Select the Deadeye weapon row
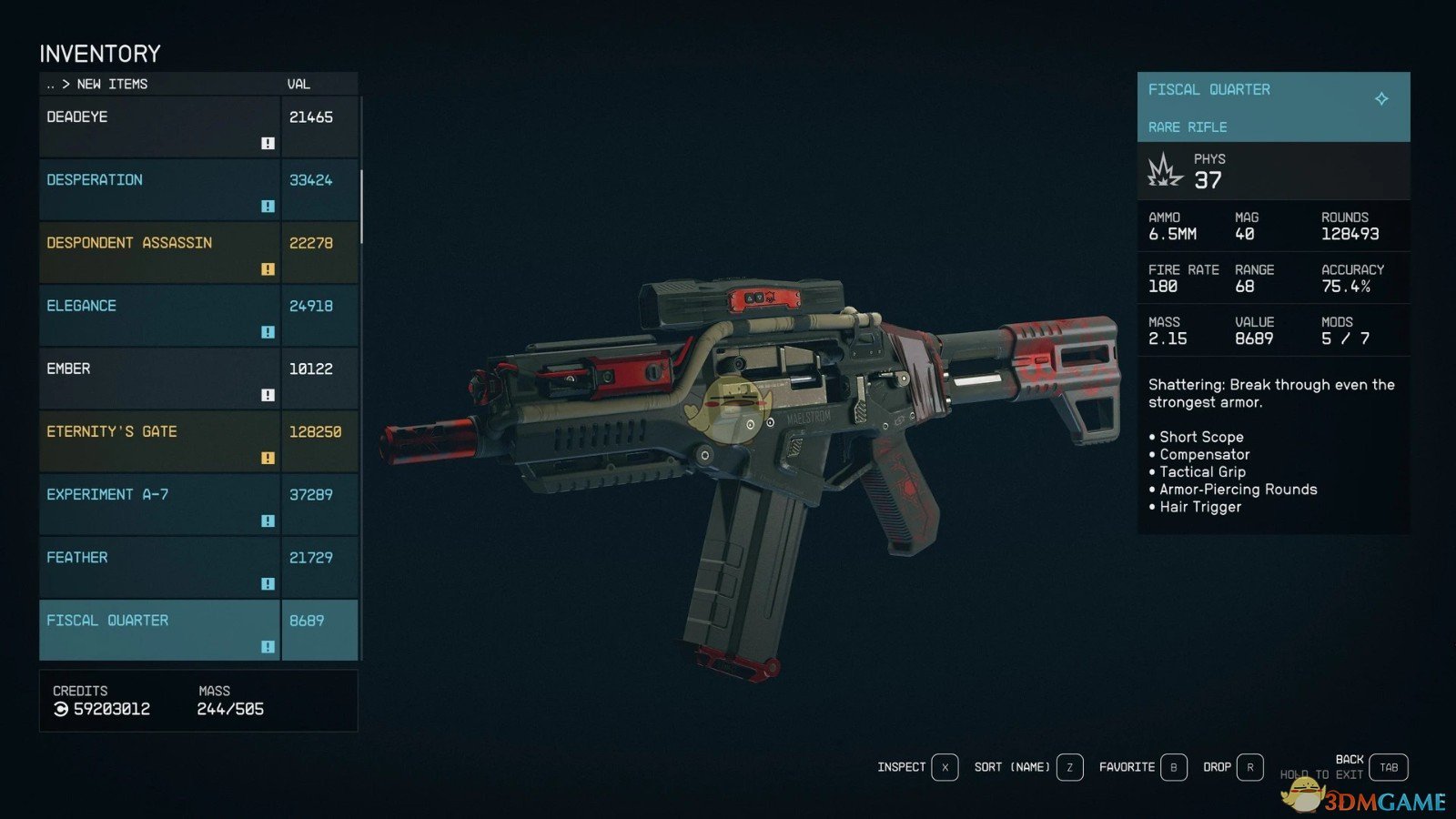The width and height of the screenshot is (1456, 819). [x=159, y=126]
